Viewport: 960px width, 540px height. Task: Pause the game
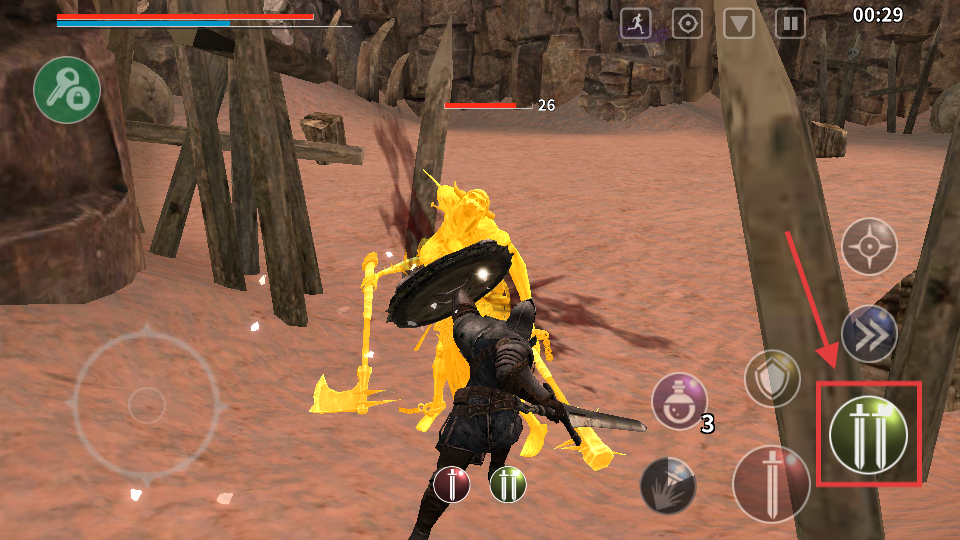pos(790,23)
